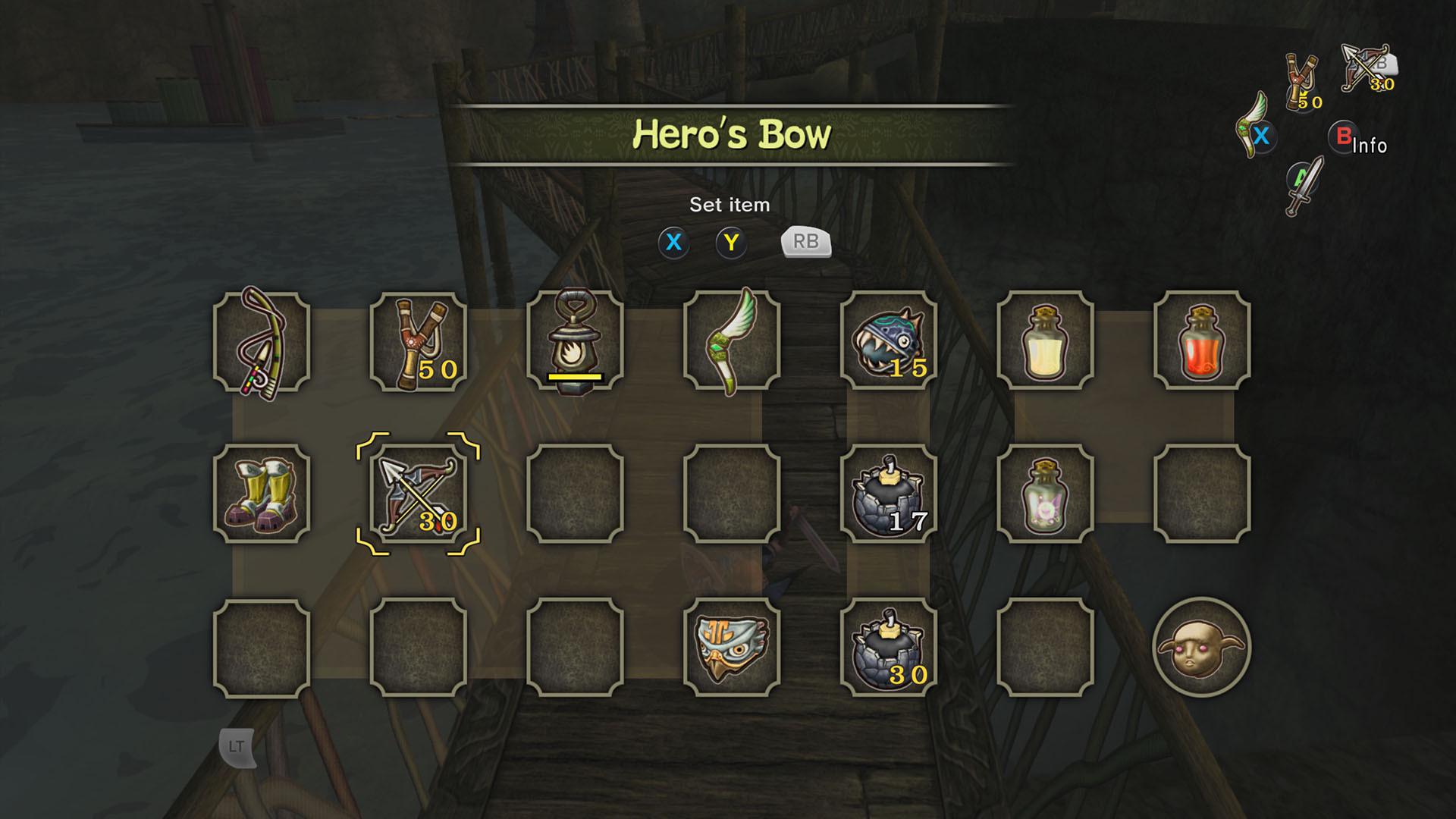Select the Iron Boots
This screenshot has width=1456, height=819.
click(264, 494)
